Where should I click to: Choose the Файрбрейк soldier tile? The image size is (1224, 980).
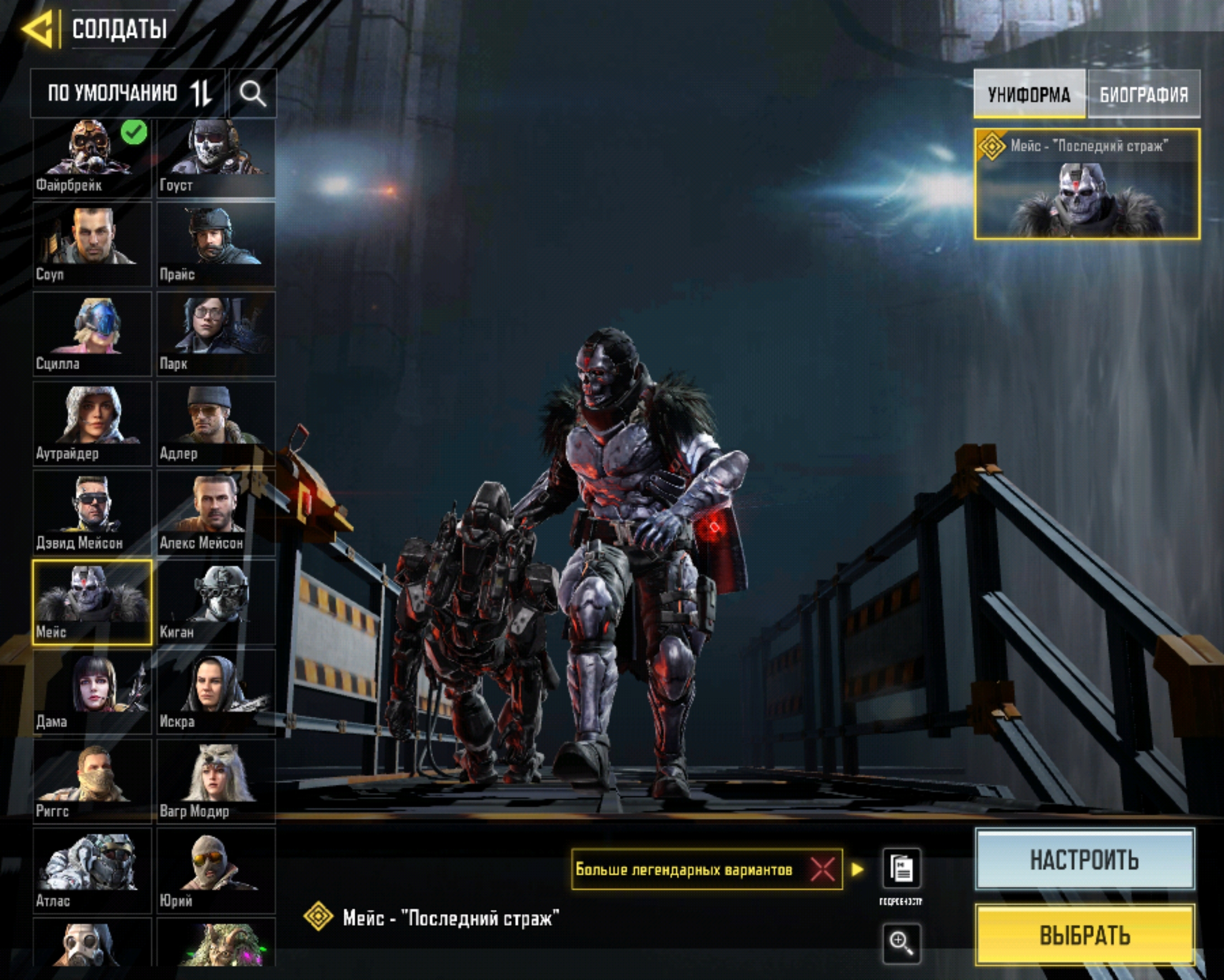pos(92,158)
